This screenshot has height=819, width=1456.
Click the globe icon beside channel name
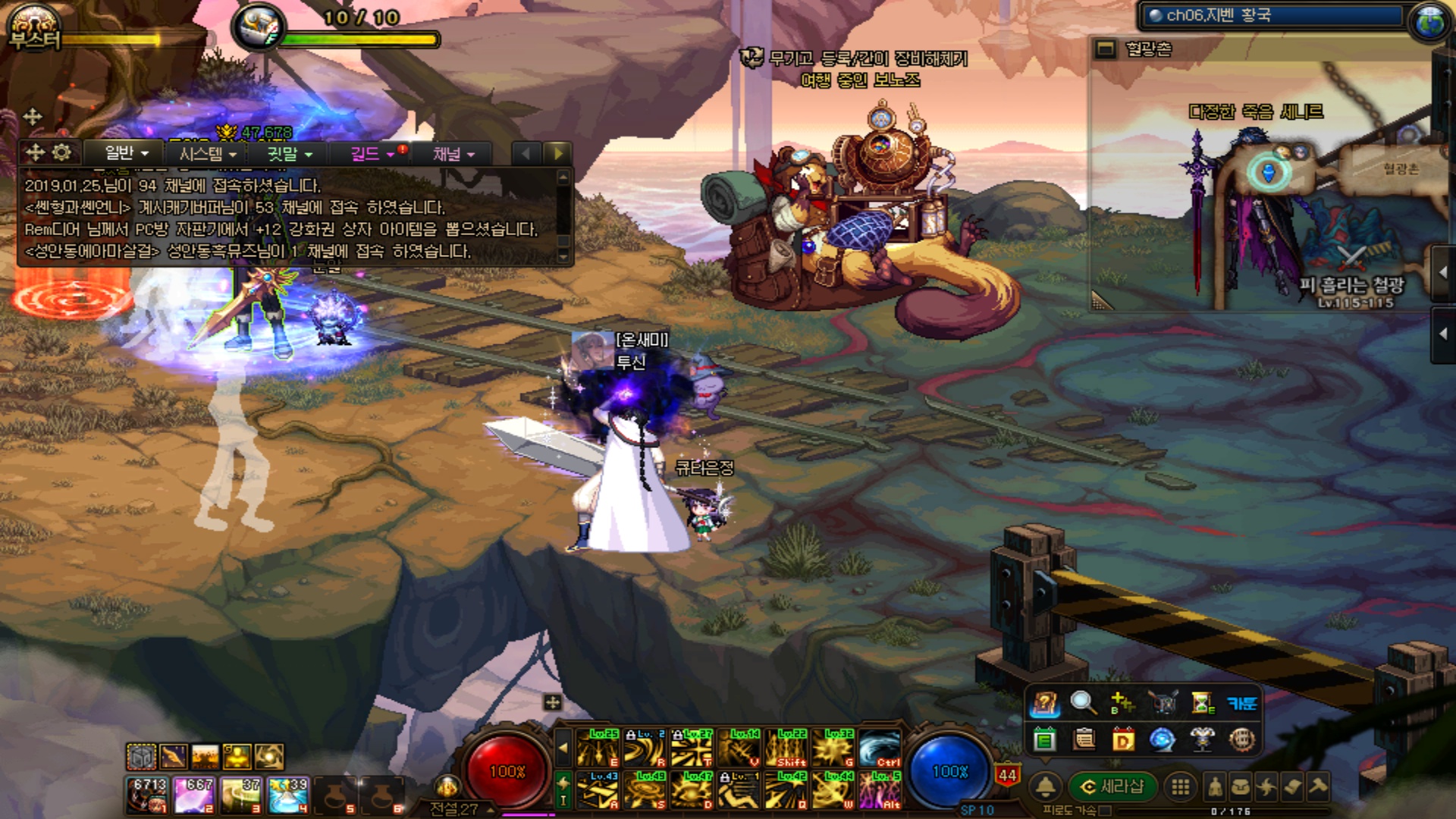tap(1429, 21)
